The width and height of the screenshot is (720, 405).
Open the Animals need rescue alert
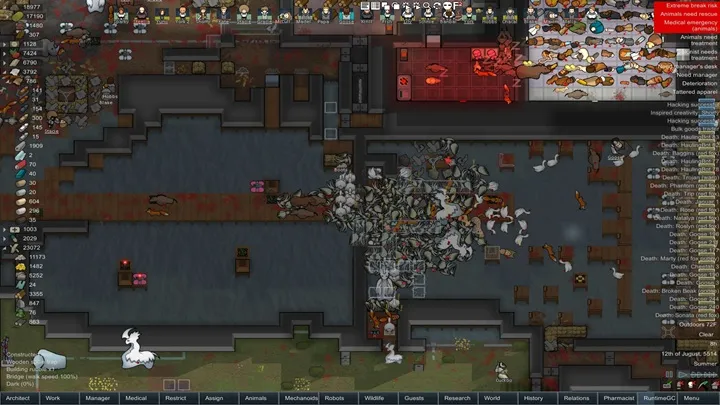[685, 17]
